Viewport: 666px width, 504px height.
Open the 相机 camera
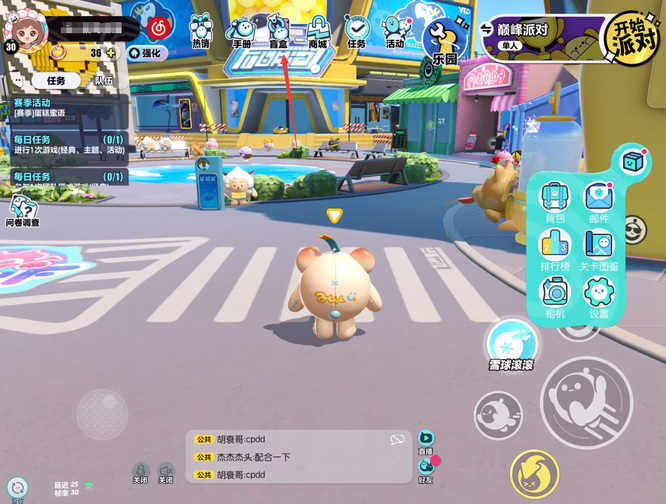point(555,295)
